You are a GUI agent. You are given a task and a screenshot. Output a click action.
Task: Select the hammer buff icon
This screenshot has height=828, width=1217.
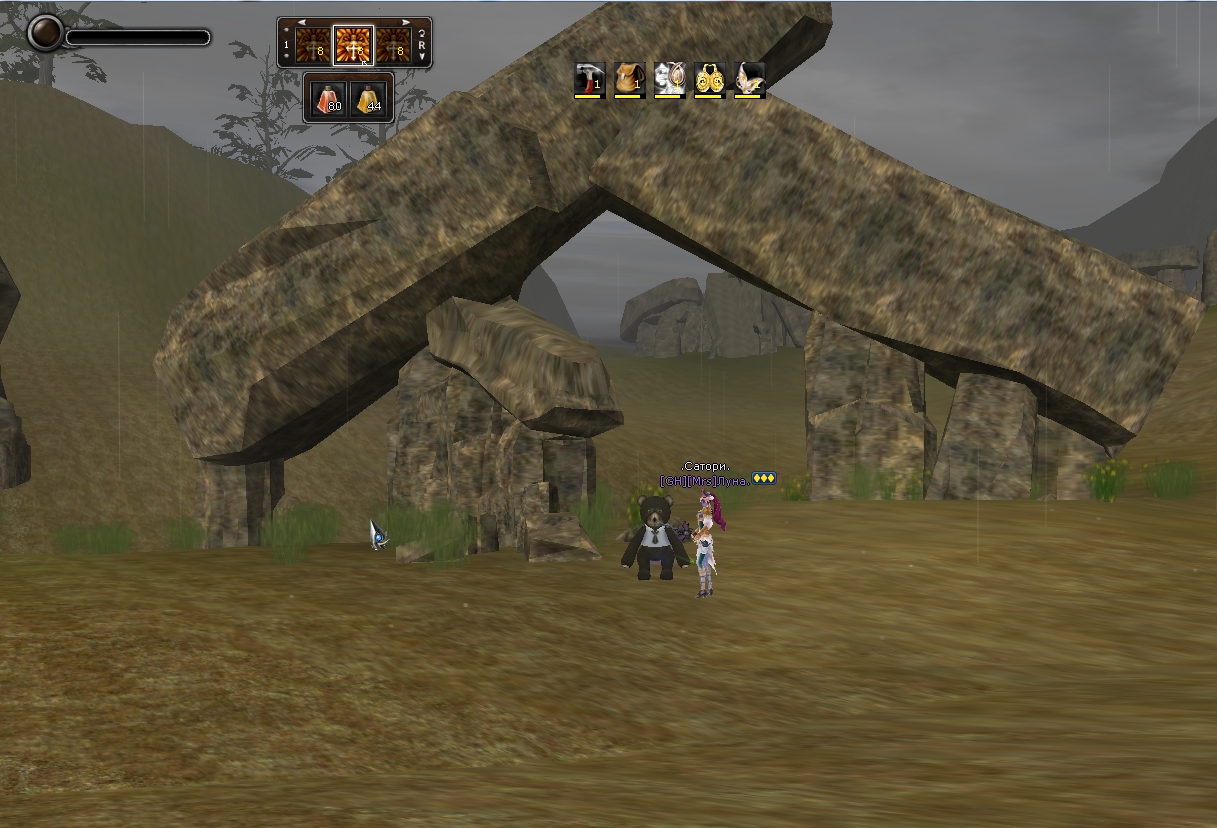[x=590, y=79]
